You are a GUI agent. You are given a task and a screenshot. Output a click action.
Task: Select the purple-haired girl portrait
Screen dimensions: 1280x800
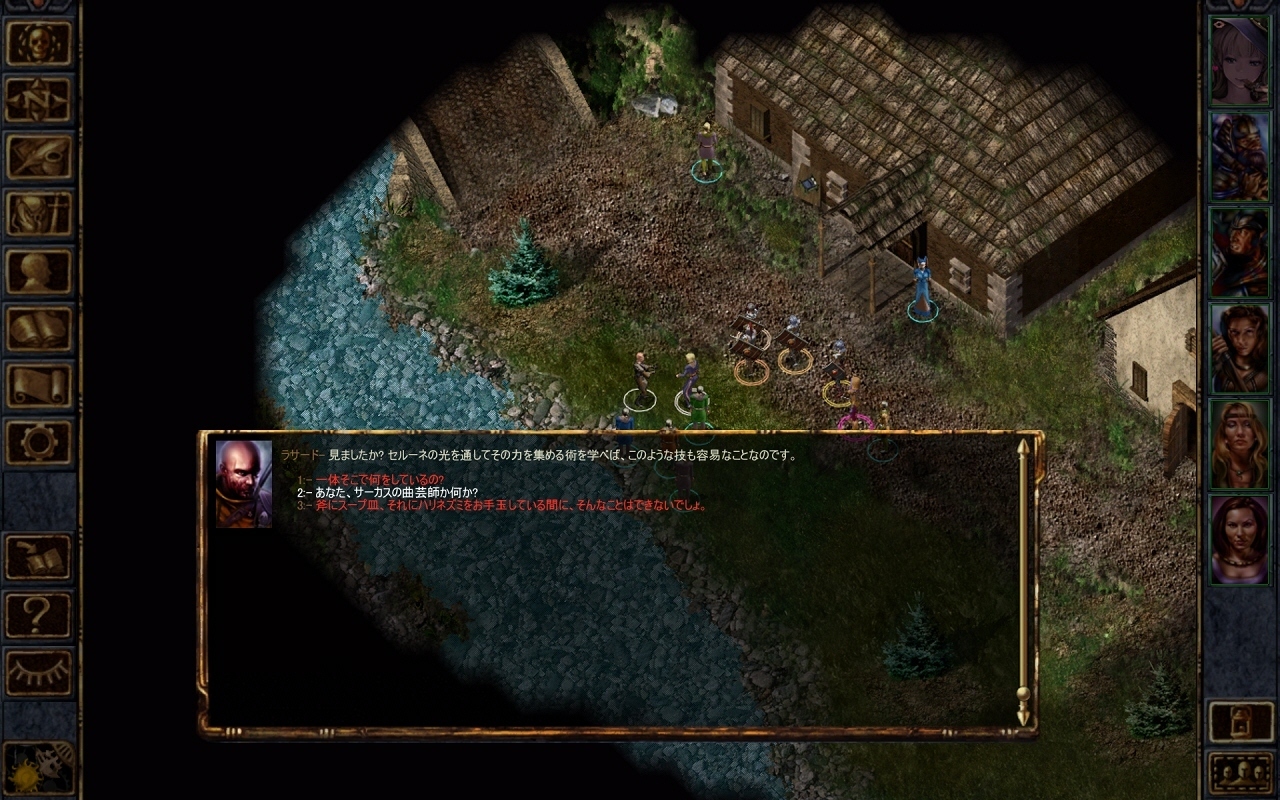(1240, 60)
